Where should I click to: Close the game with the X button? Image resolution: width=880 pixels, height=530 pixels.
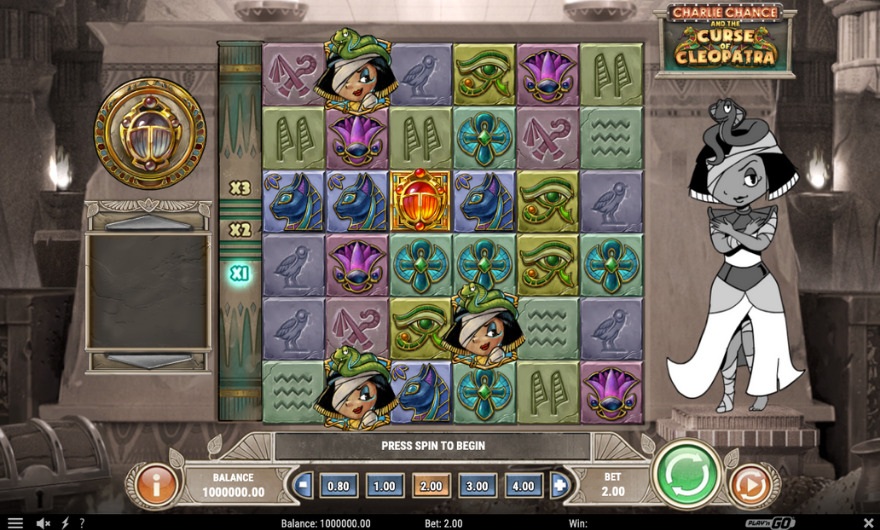pos(866,522)
